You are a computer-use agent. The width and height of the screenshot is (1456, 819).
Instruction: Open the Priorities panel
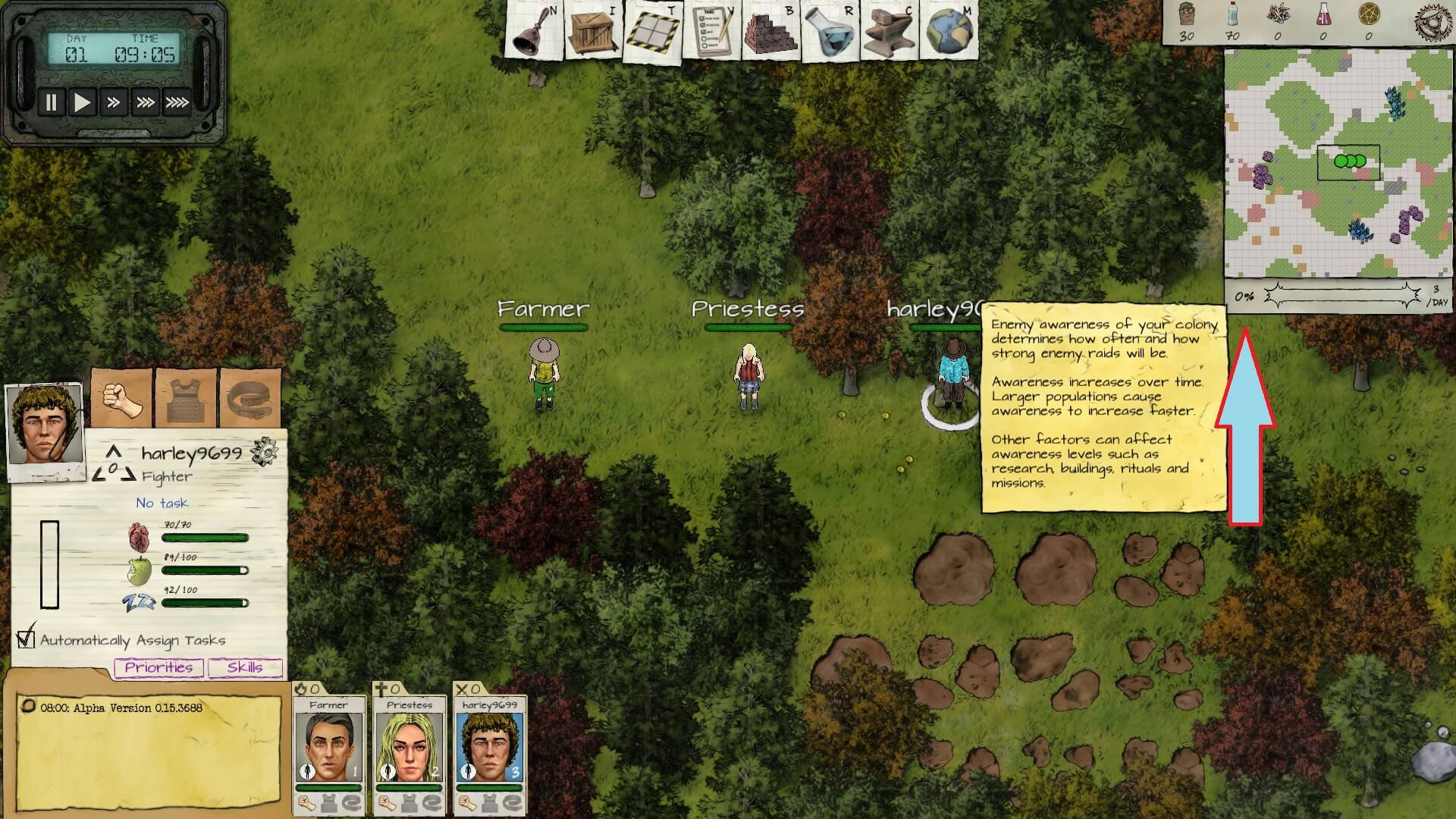coord(158,667)
